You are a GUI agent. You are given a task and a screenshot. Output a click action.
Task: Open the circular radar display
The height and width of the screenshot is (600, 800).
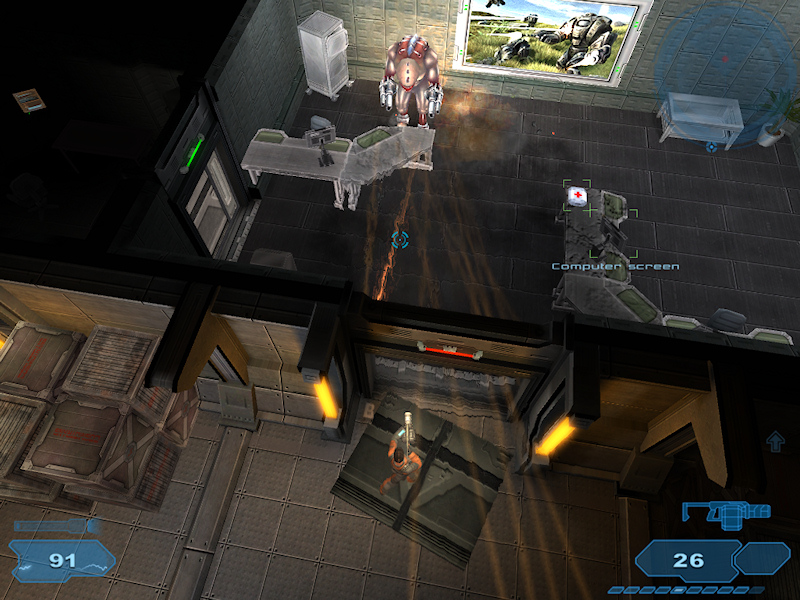[722, 62]
